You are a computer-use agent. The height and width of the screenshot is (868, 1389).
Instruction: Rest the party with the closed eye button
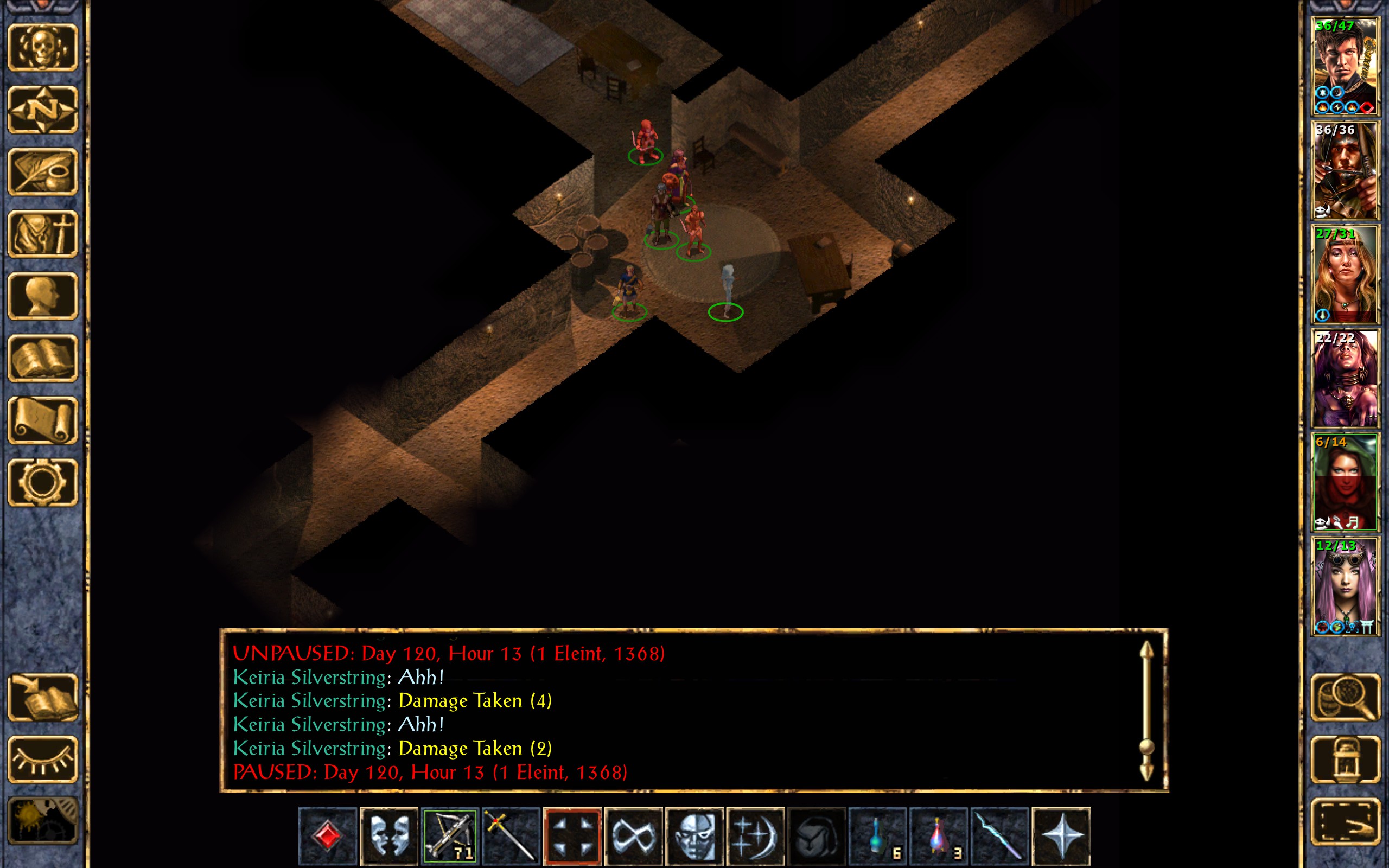click(x=43, y=759)
